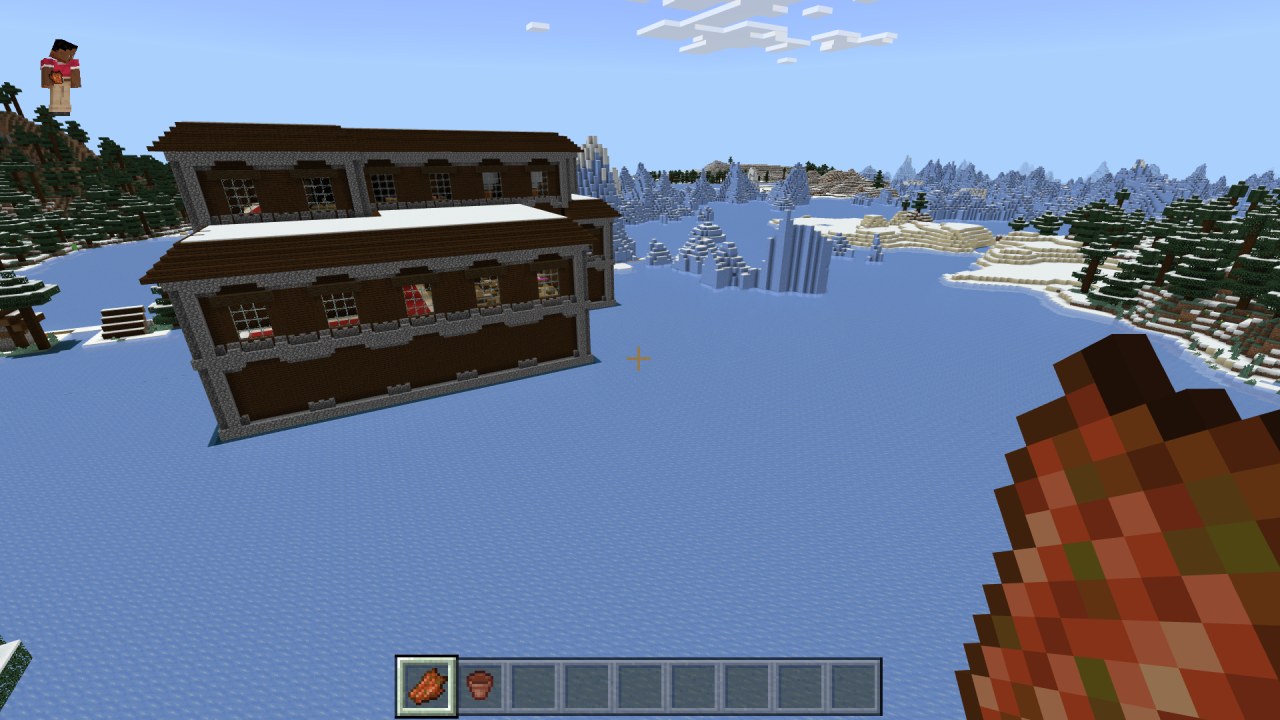
Task: Click the crosshair in the screen center
Action: click(637, 358)
